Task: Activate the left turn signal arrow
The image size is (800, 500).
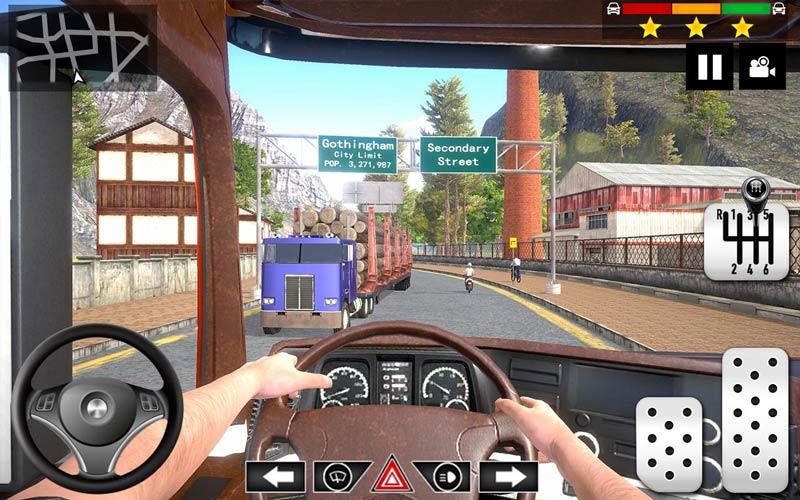Action: click(x=275, y=477)
